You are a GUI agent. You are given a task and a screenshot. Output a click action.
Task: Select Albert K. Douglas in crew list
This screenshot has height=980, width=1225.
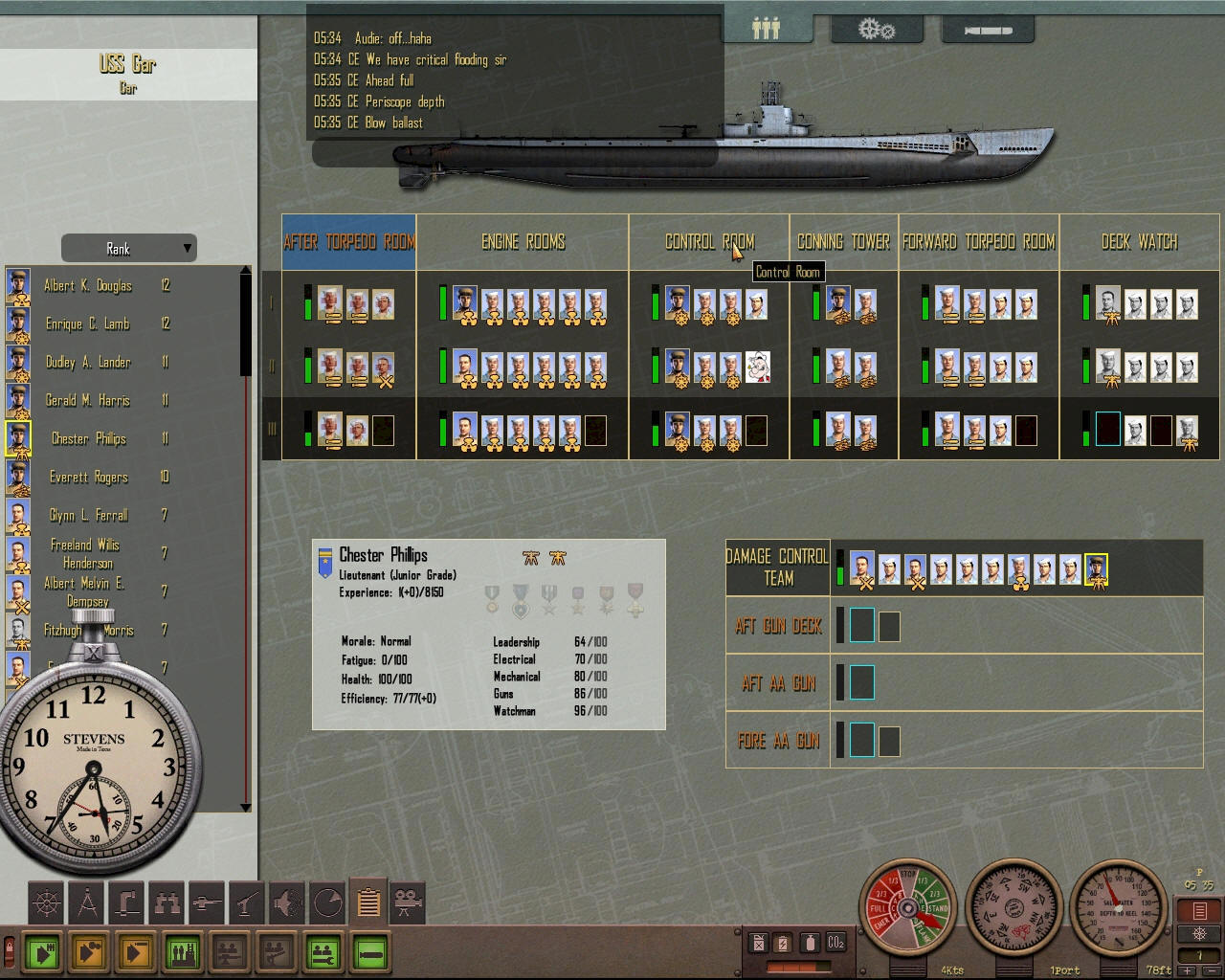[87, 286]
